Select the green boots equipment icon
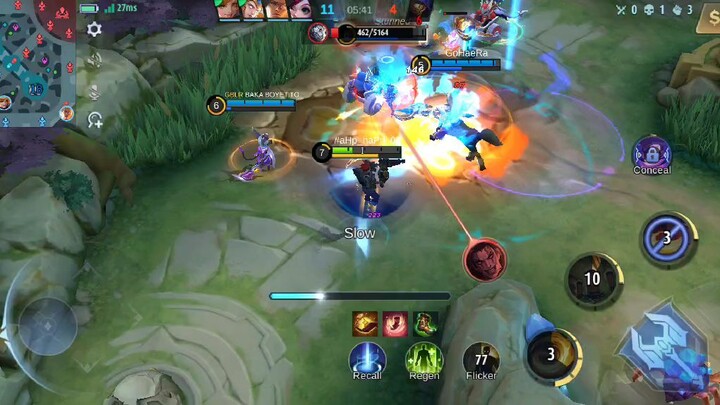The height and width of the screenshot is (405, 720). point(425,323)
